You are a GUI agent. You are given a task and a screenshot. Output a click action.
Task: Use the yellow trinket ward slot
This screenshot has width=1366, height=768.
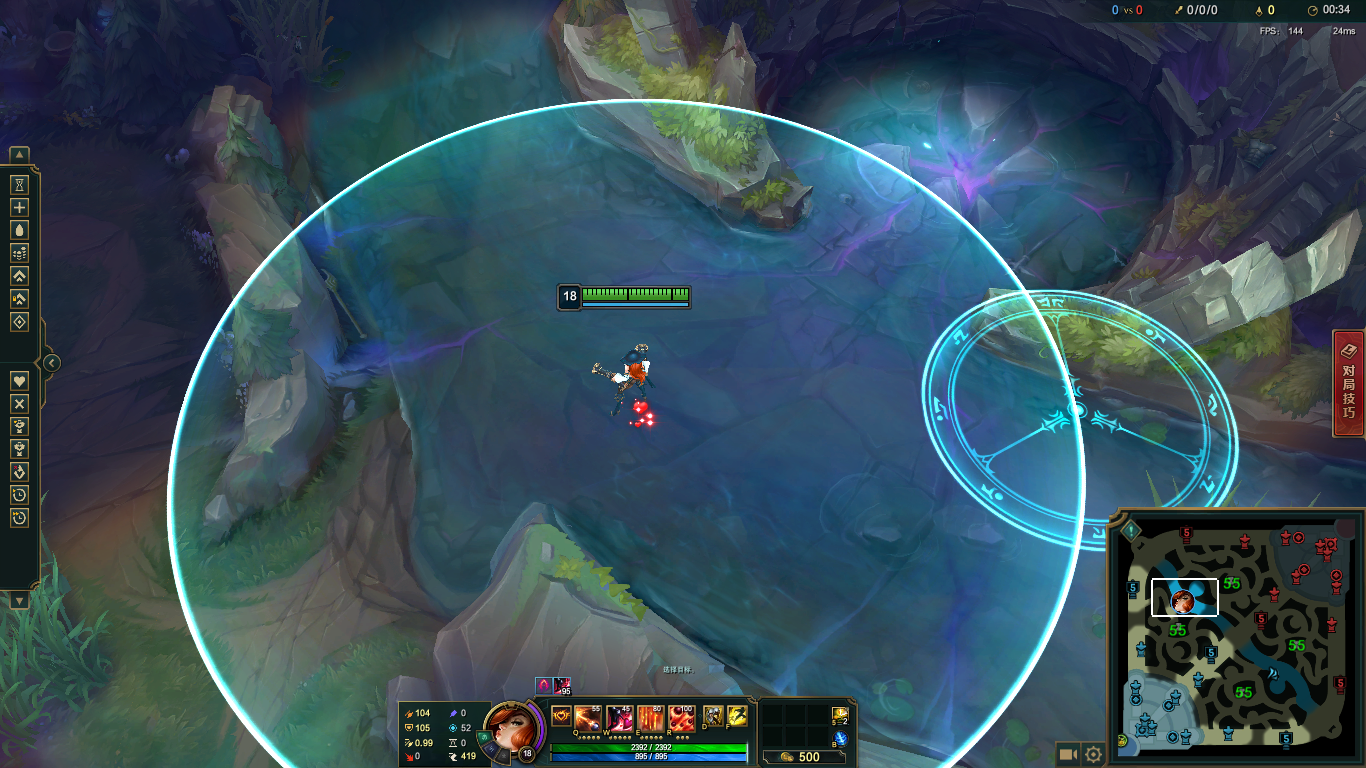tap(840, 715)
